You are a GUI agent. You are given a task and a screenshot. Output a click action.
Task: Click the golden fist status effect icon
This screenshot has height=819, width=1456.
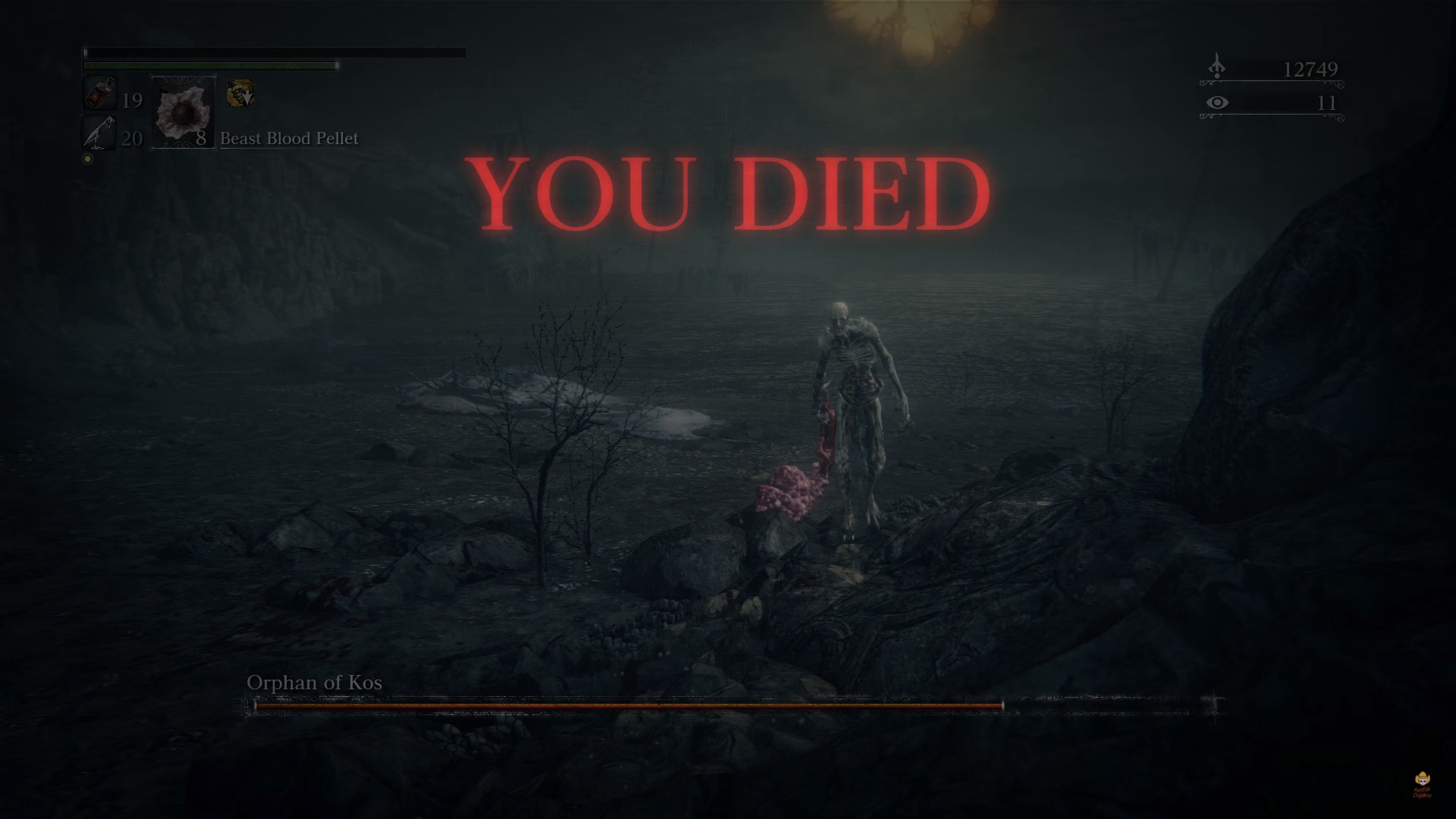point(240,94)
